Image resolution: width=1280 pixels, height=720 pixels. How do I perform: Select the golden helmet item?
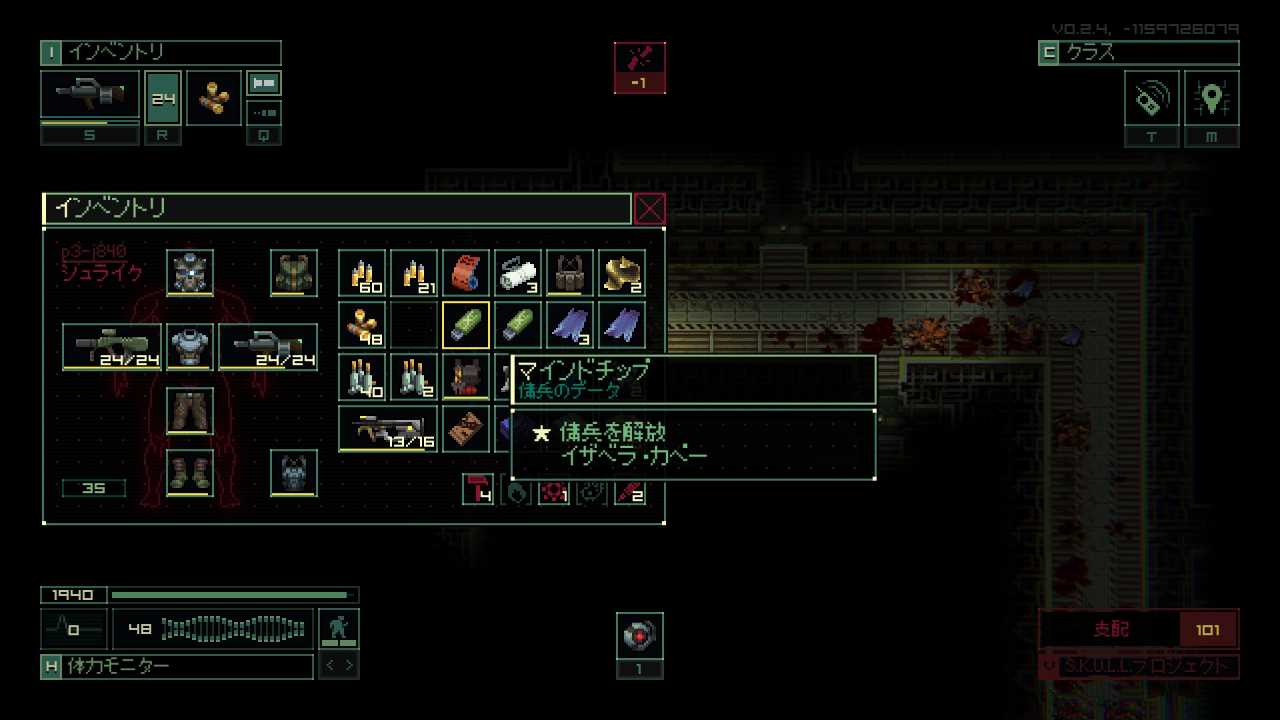pos(622,273)
